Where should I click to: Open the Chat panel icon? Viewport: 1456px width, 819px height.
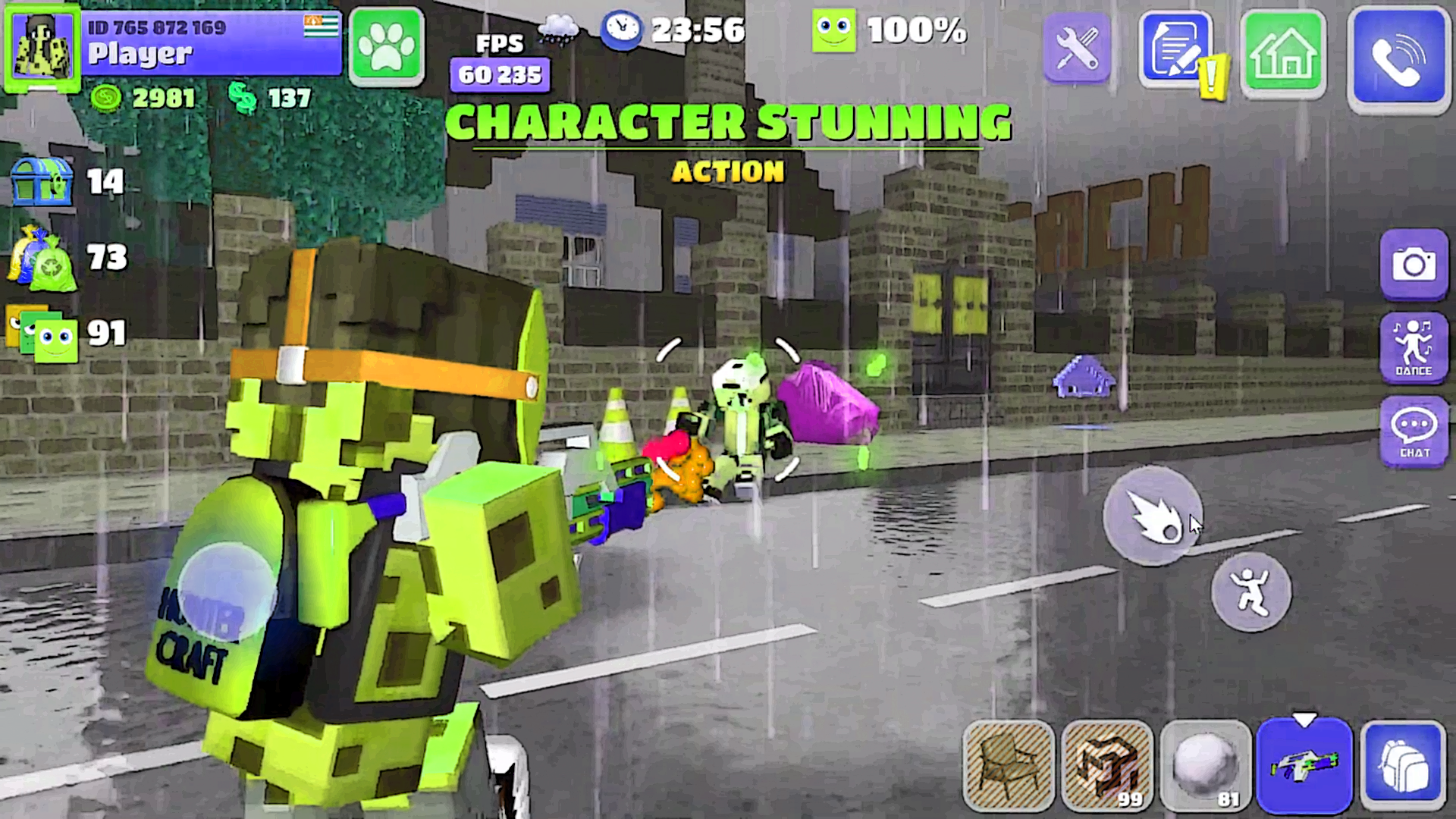pos(1414,431)
